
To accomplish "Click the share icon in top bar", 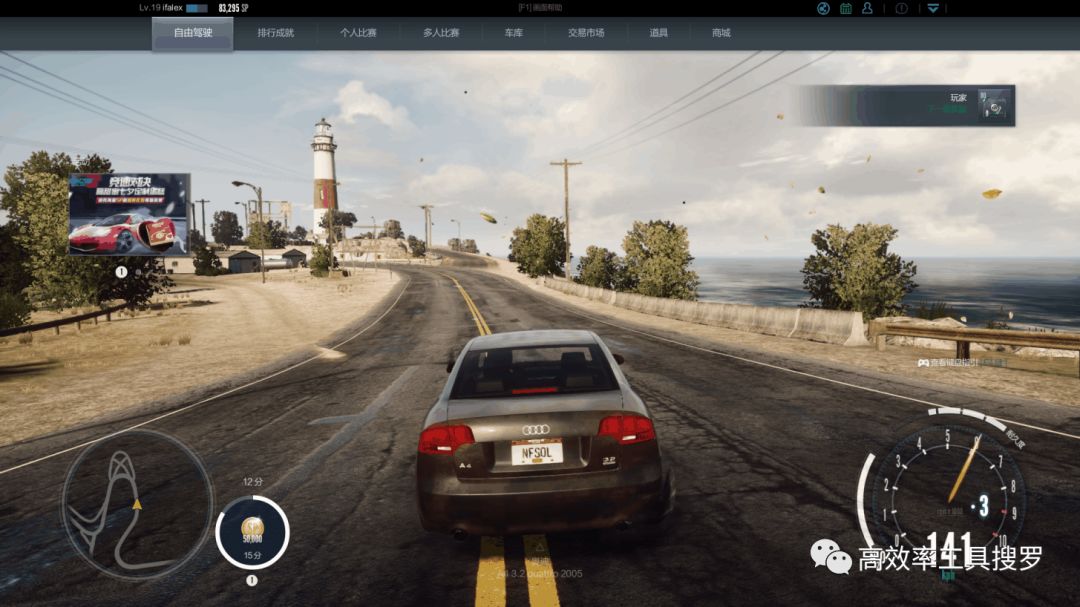I will pyautogui.click(x=823, y=8).
